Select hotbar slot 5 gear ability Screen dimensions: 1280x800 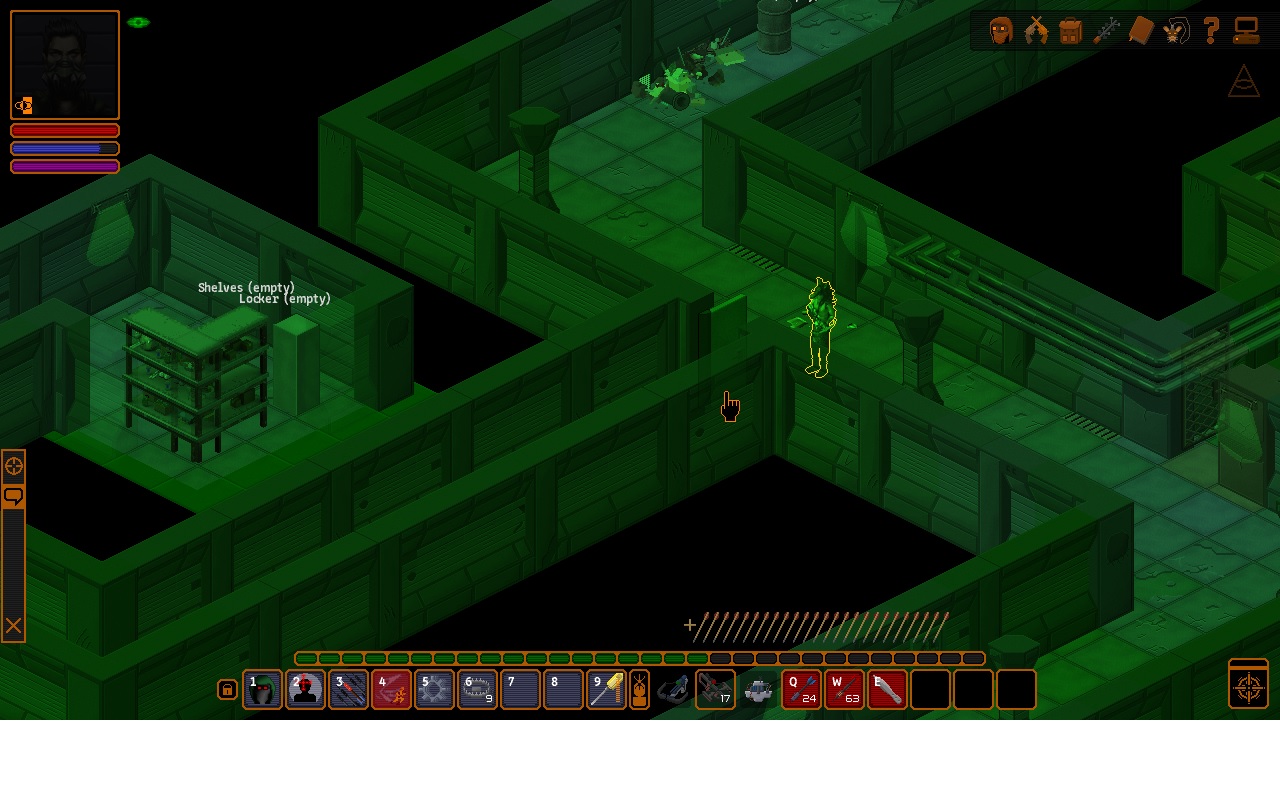point(434,690)
